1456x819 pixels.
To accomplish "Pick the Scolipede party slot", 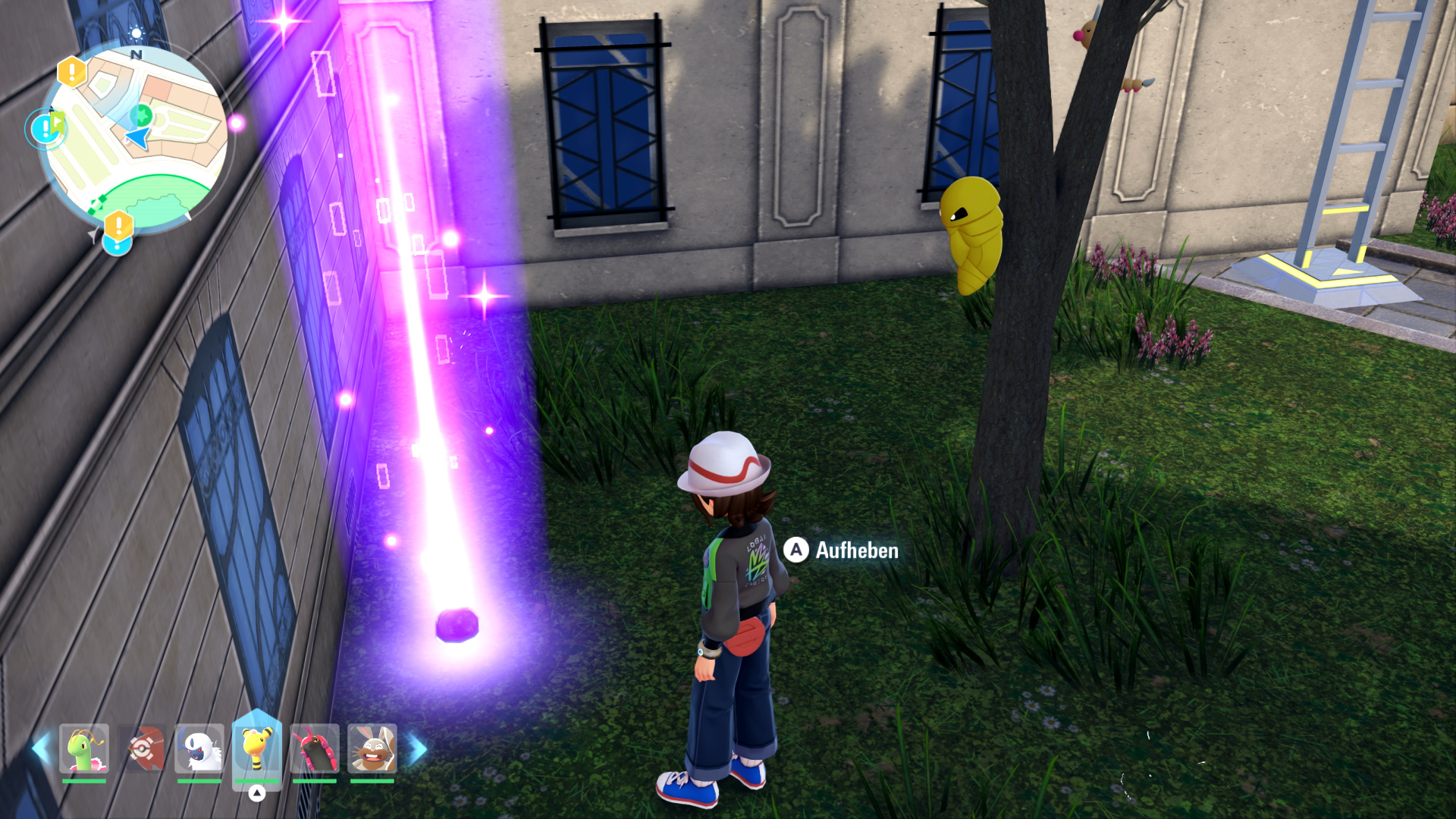I will [x=314, y=748].
